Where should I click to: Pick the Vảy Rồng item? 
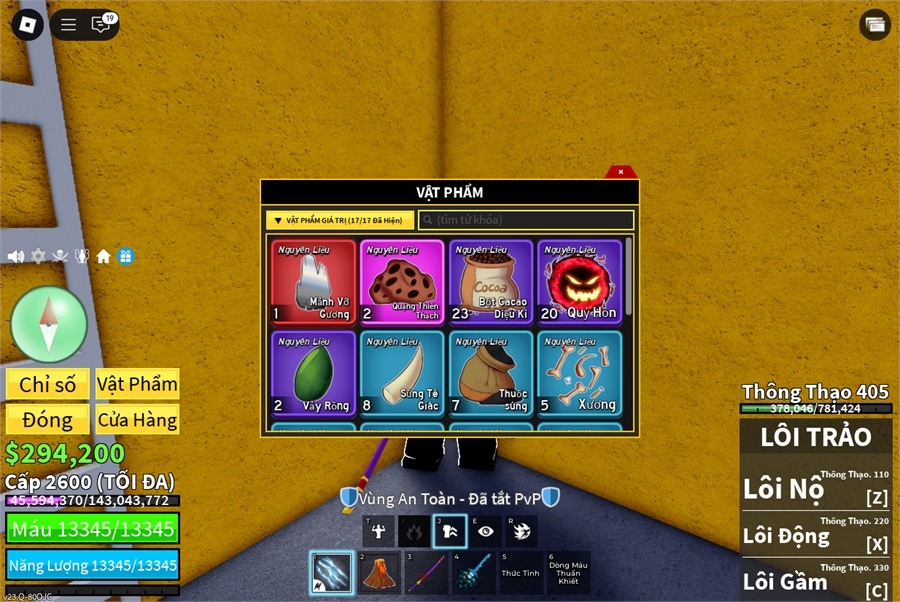[x=313, y=373]
